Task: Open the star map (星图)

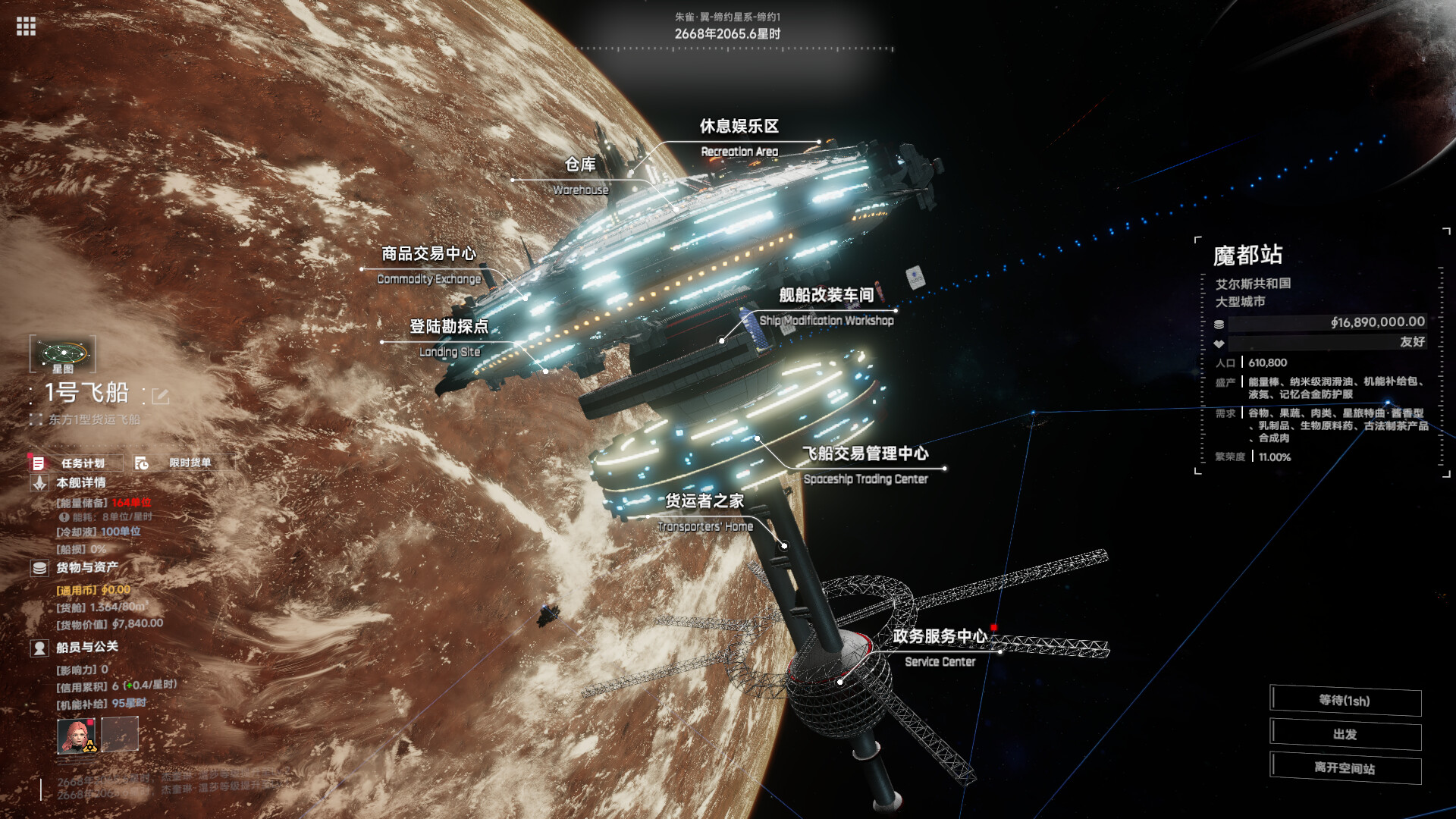Action: pos(63,354)
